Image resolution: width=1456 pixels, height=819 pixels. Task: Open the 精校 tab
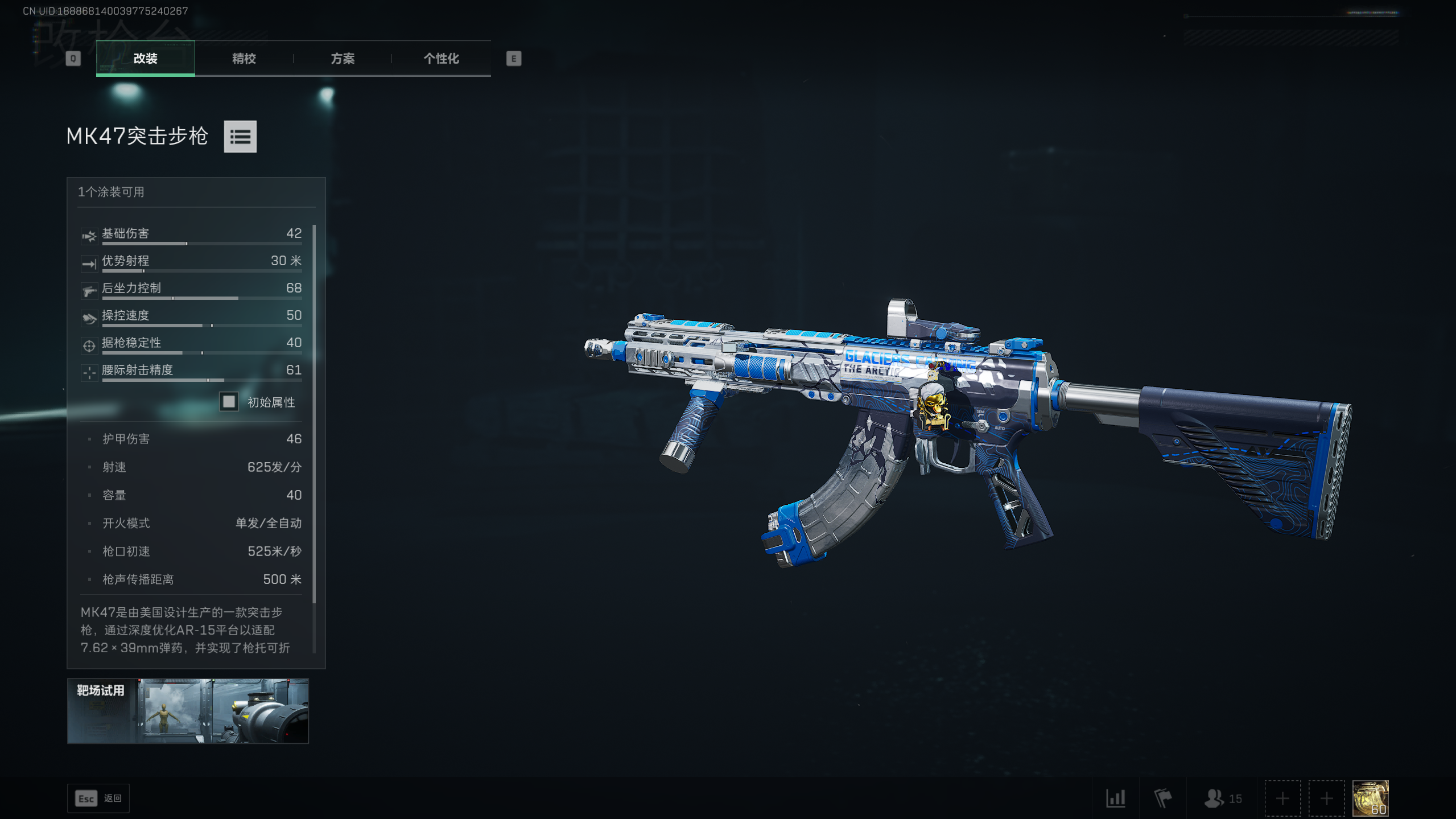click(x=244, y=59)
